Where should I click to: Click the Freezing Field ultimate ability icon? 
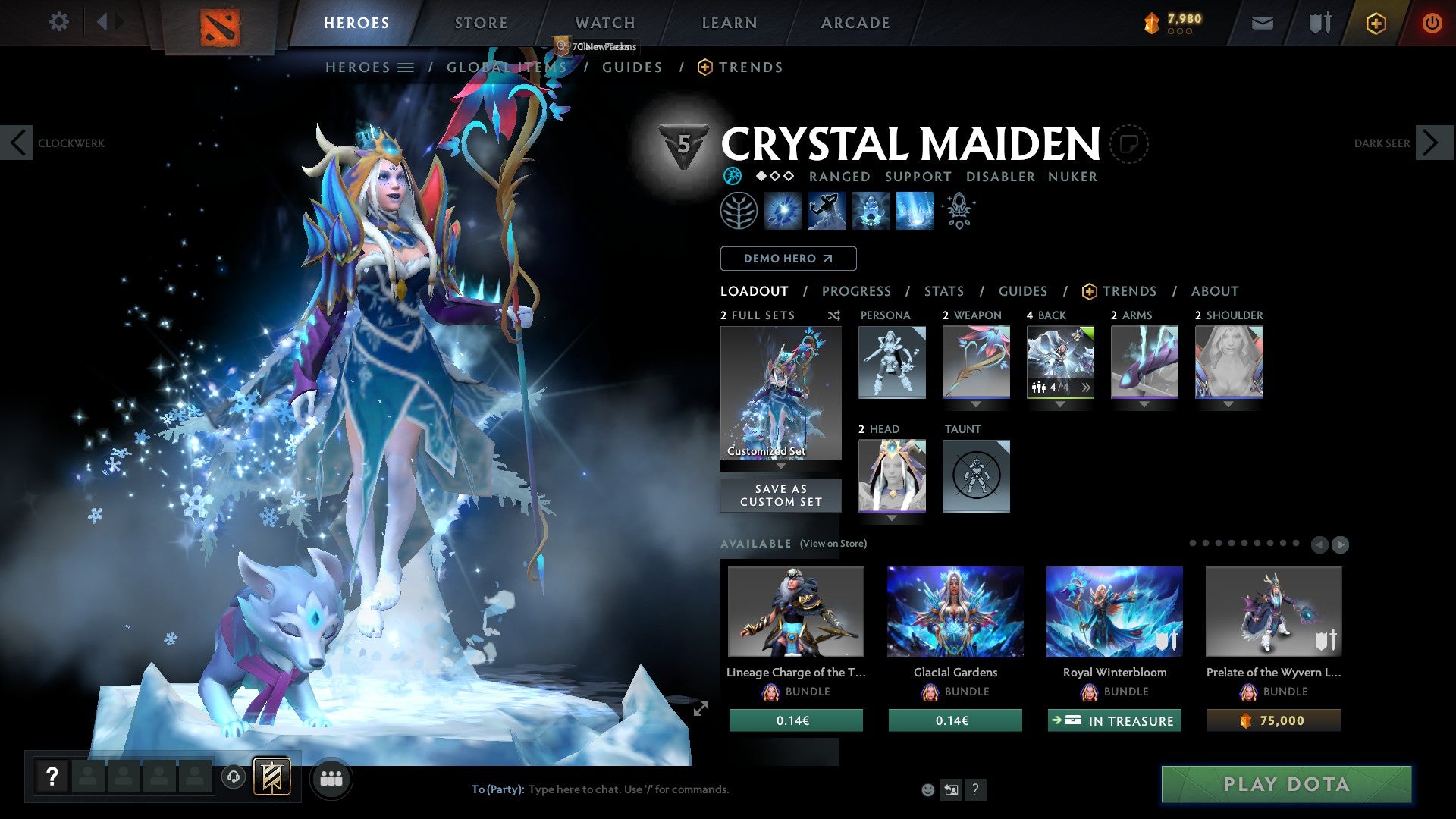(x=914, y=211)
